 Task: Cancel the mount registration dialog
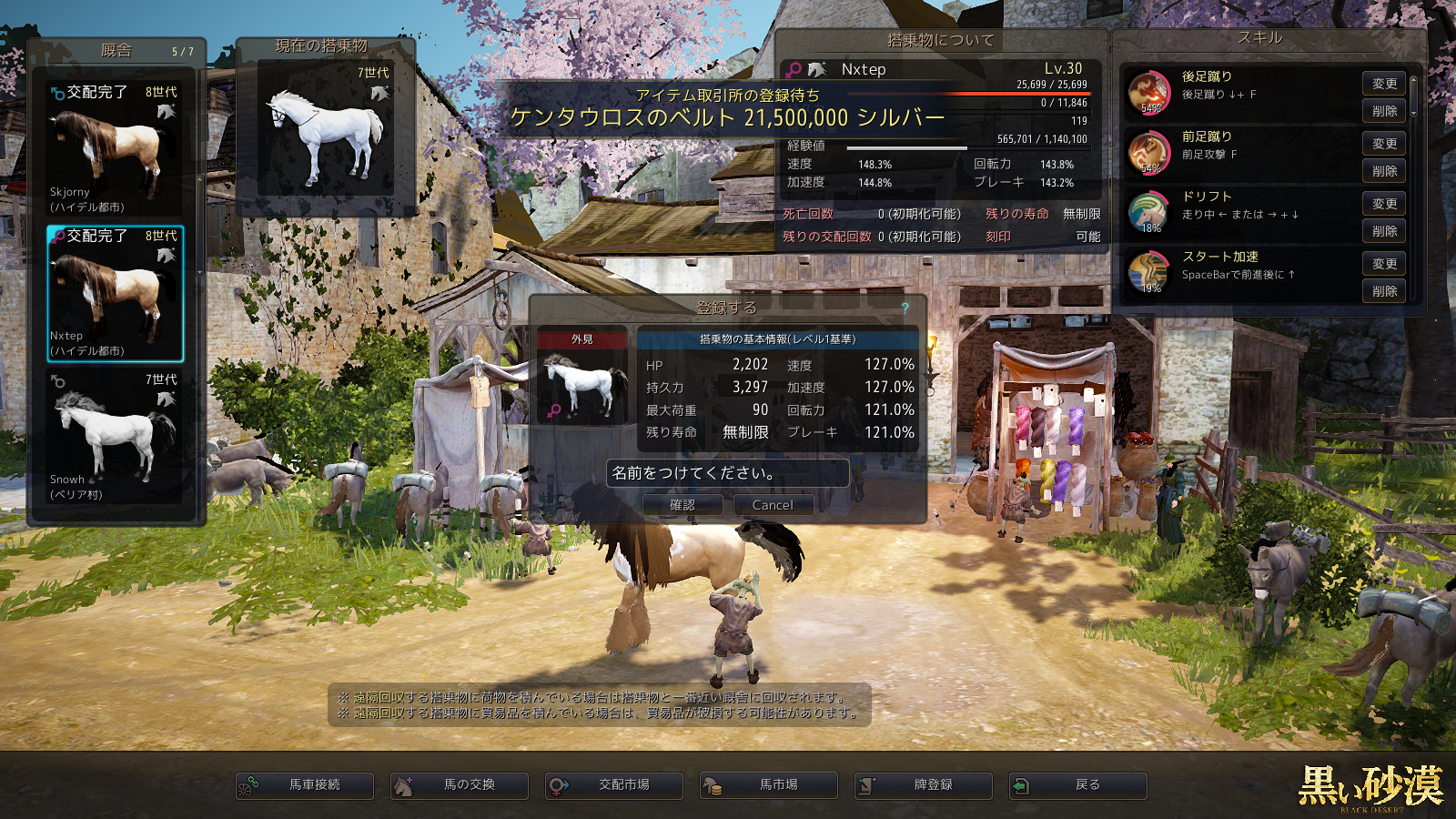(x=773, y=505)
